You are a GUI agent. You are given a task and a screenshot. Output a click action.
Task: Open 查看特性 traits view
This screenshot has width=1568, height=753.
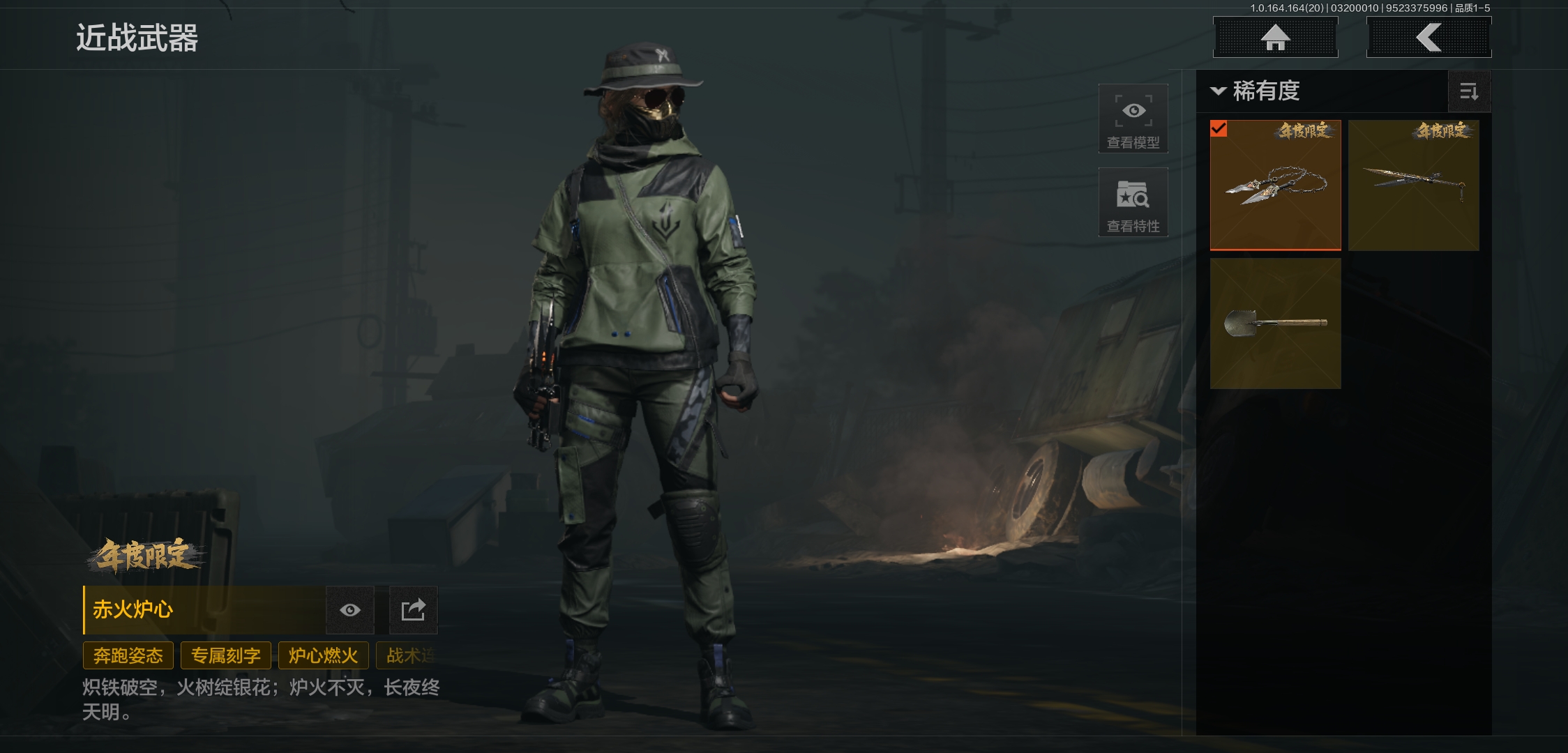point(1133,202)
